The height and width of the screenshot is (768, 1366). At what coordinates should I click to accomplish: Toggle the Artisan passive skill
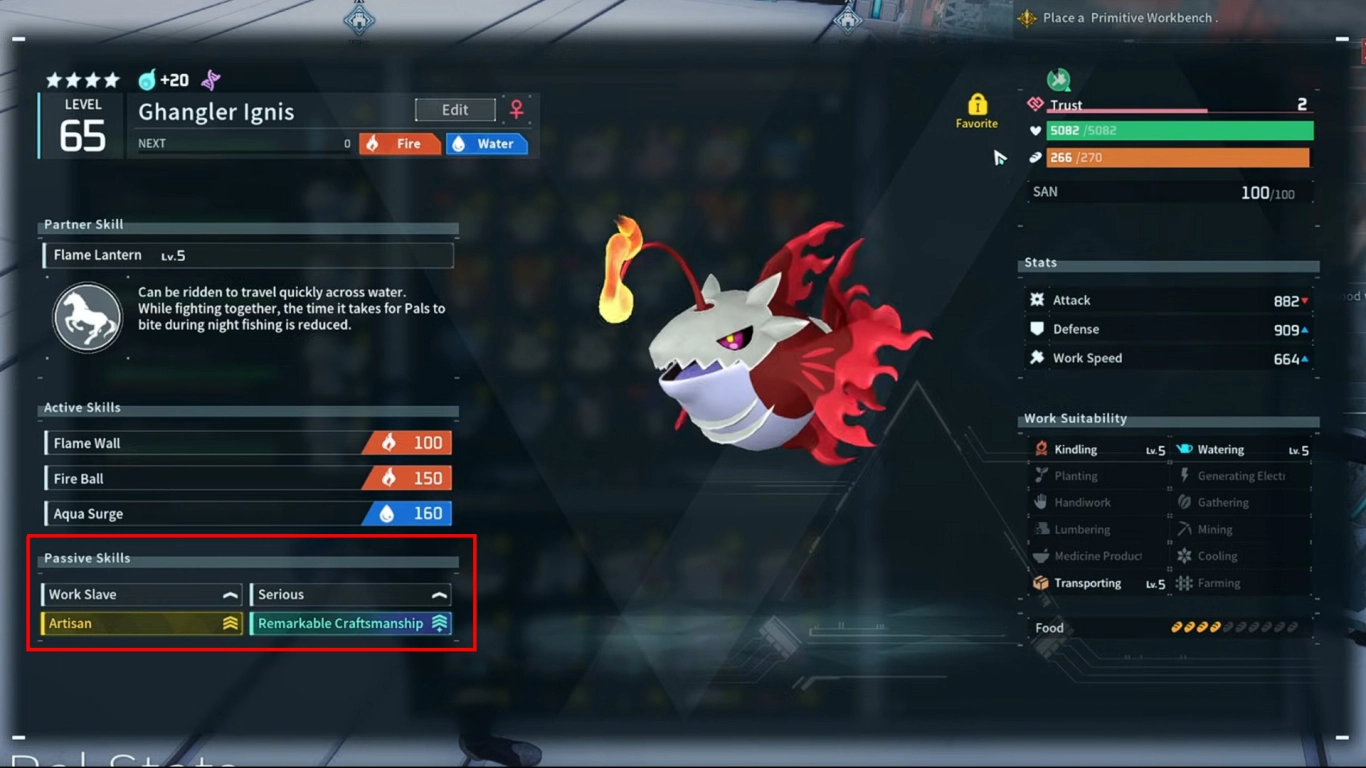click(140, 623)
